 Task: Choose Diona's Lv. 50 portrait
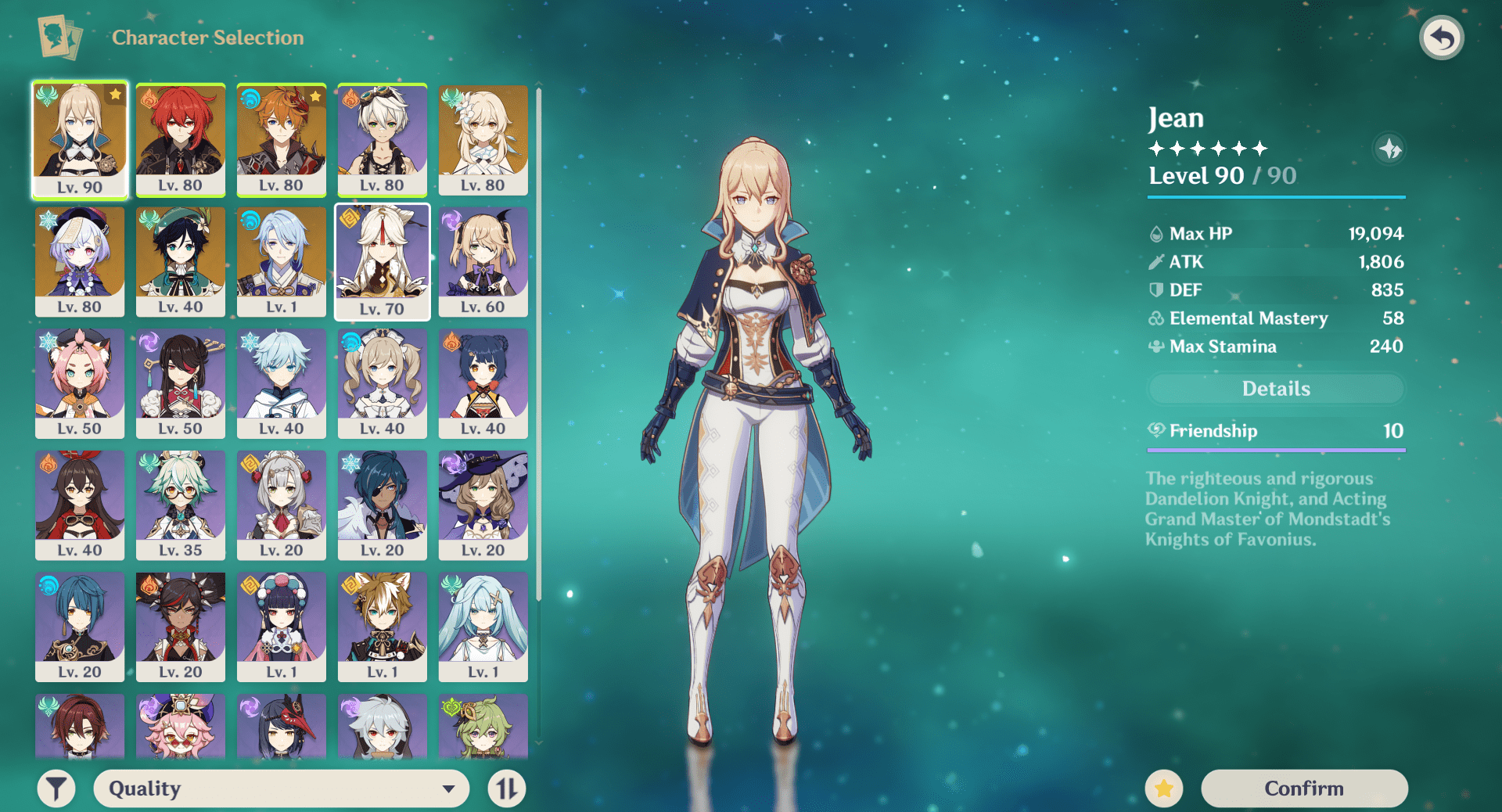pos(80,383)
